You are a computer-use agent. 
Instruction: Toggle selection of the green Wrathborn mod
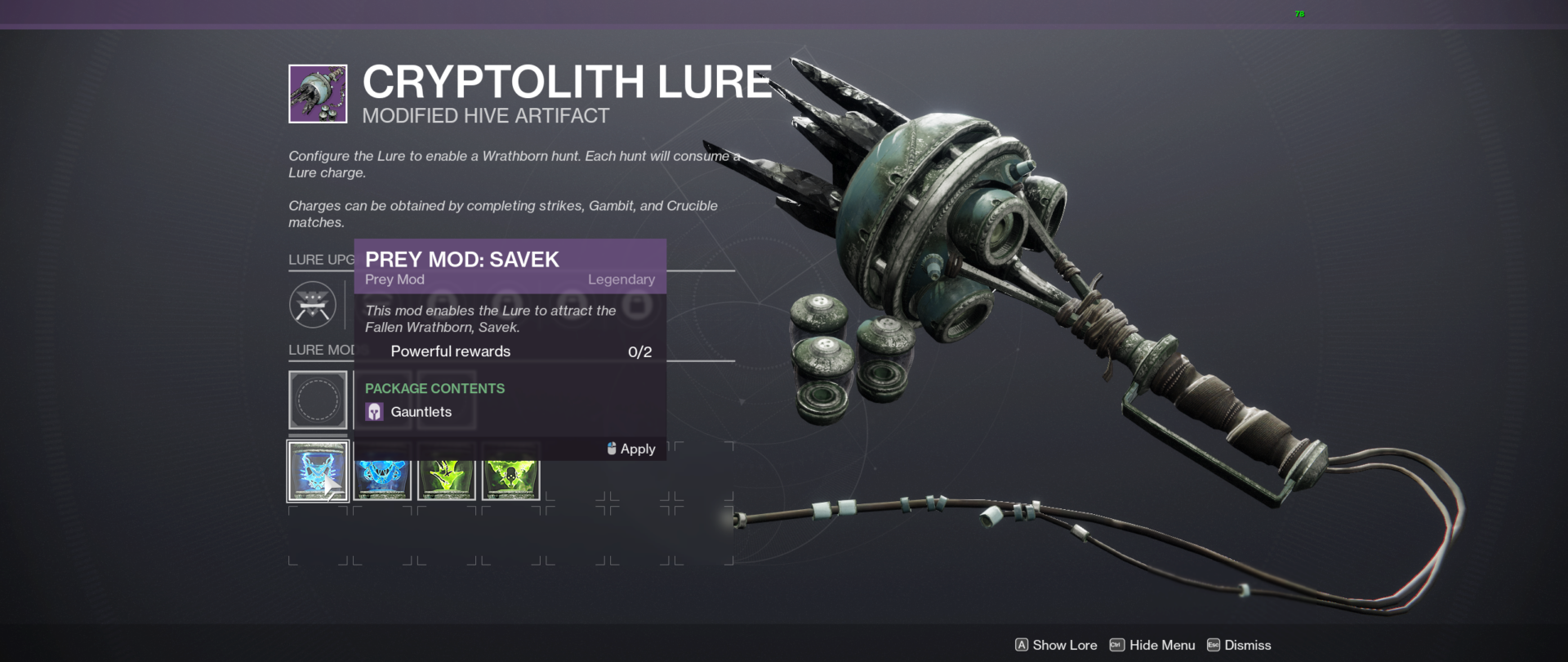point(446,472)
